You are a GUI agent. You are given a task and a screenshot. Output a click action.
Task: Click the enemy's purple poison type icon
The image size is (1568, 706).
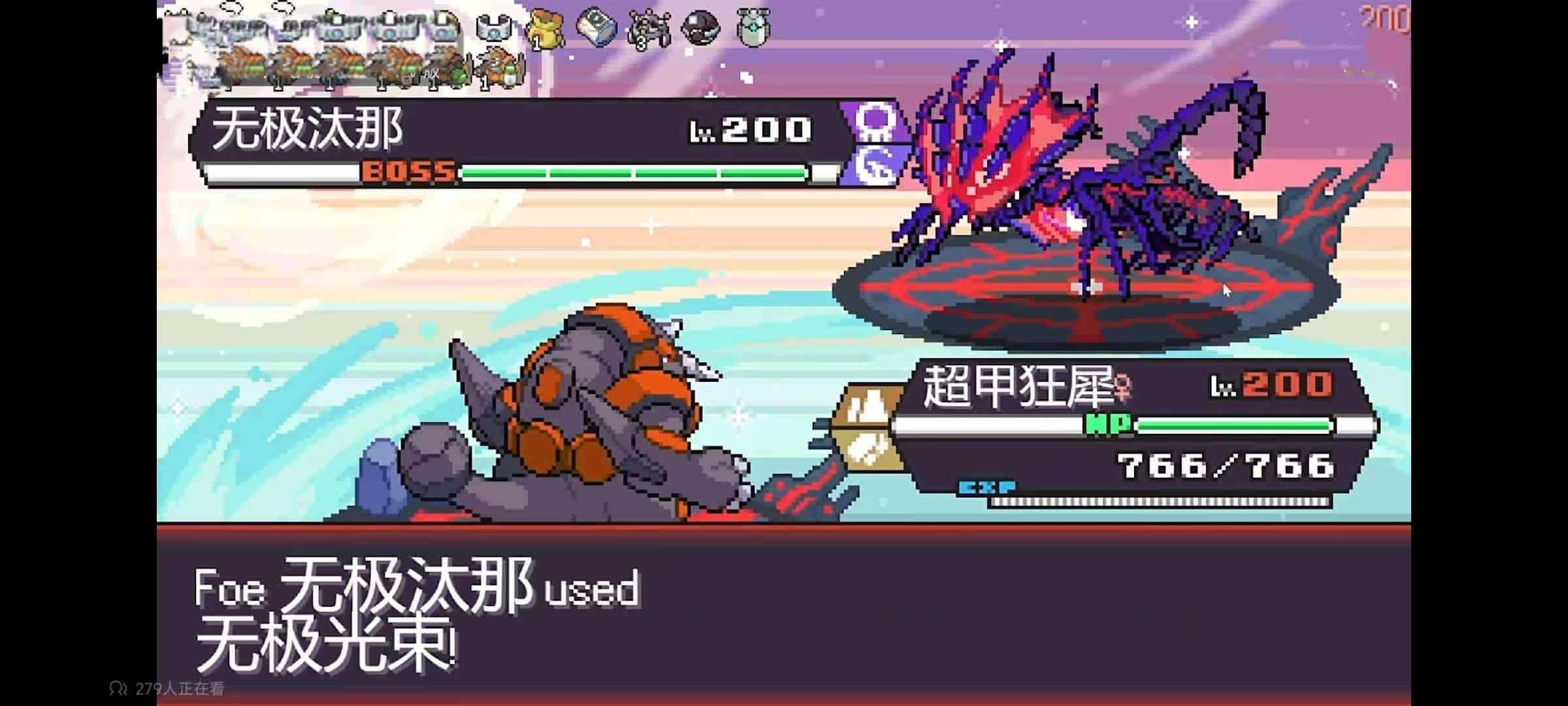tap(874, 122)
